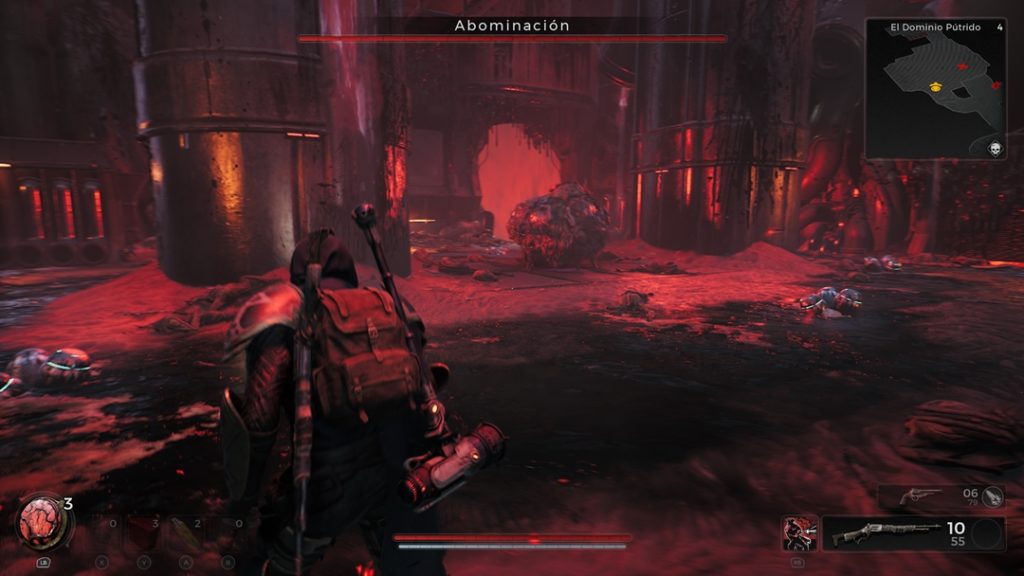Click the skull boss marker on minimap

point(995,148)
